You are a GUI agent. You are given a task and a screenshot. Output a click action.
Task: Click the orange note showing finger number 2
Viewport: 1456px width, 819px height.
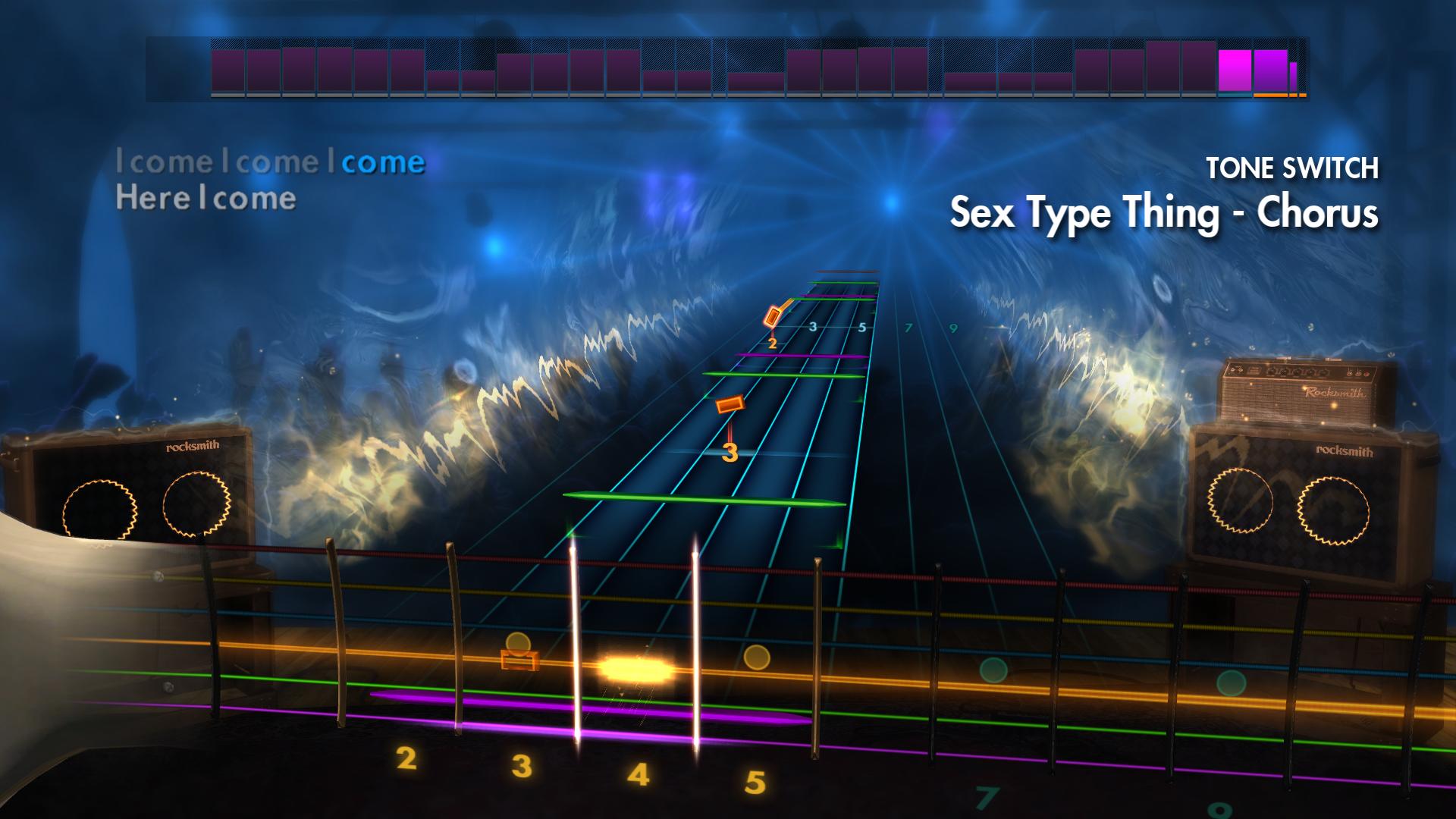773,318
